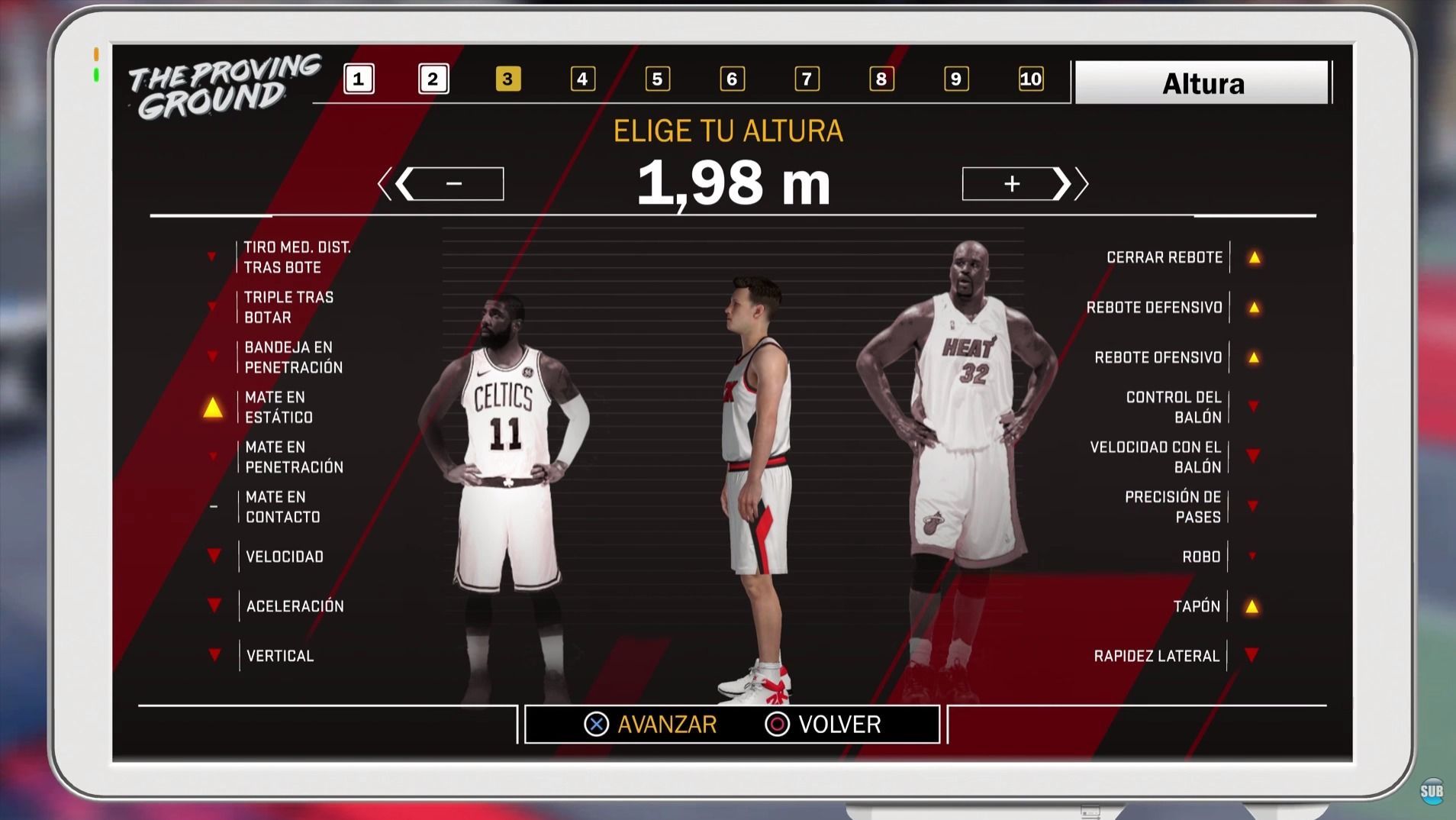Switch to step 9
Viewport: 1456px width, 820px height.
coord(956,79)
